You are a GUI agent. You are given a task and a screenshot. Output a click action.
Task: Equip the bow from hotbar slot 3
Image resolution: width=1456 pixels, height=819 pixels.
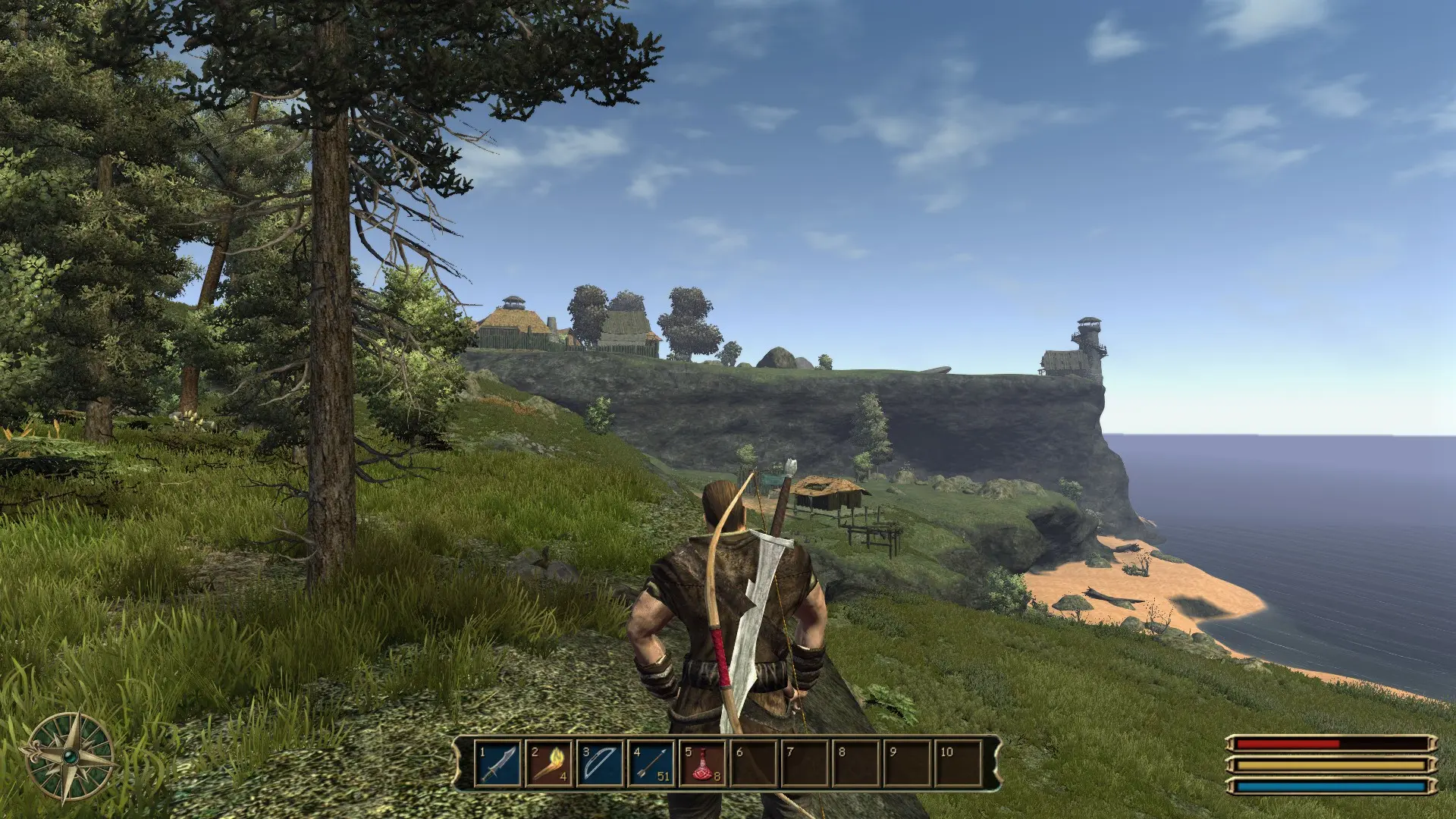point(601,763)
